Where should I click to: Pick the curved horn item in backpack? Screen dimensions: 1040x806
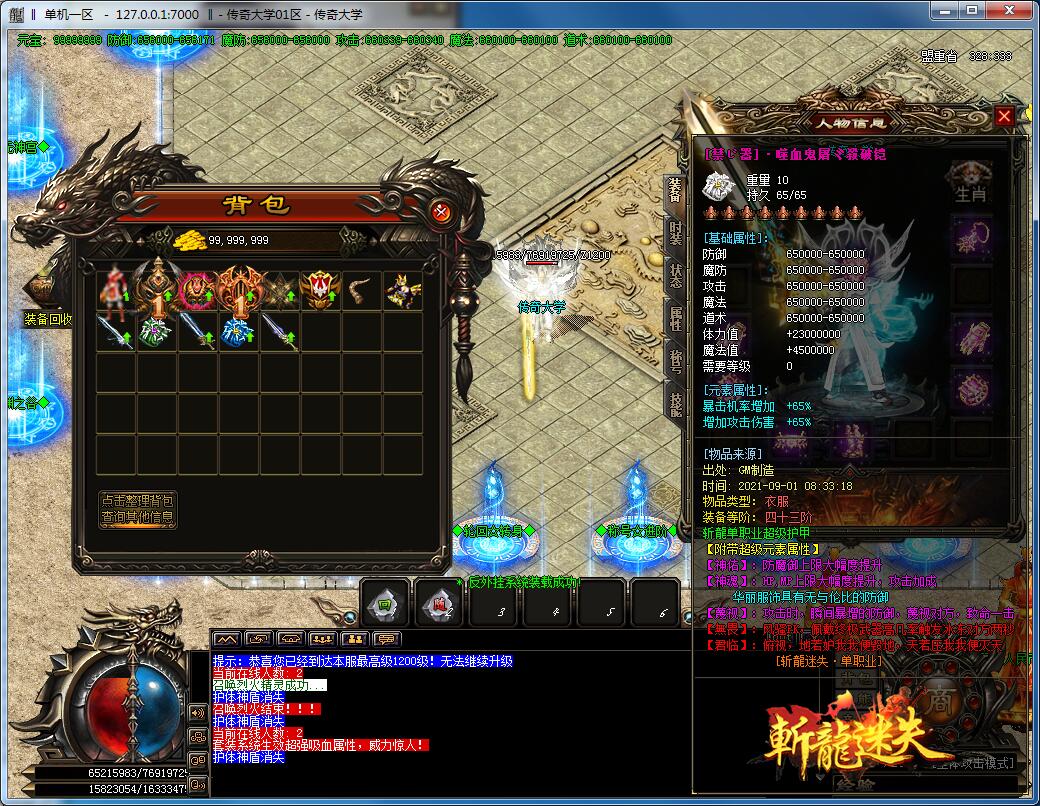click(x=362, y=290)
